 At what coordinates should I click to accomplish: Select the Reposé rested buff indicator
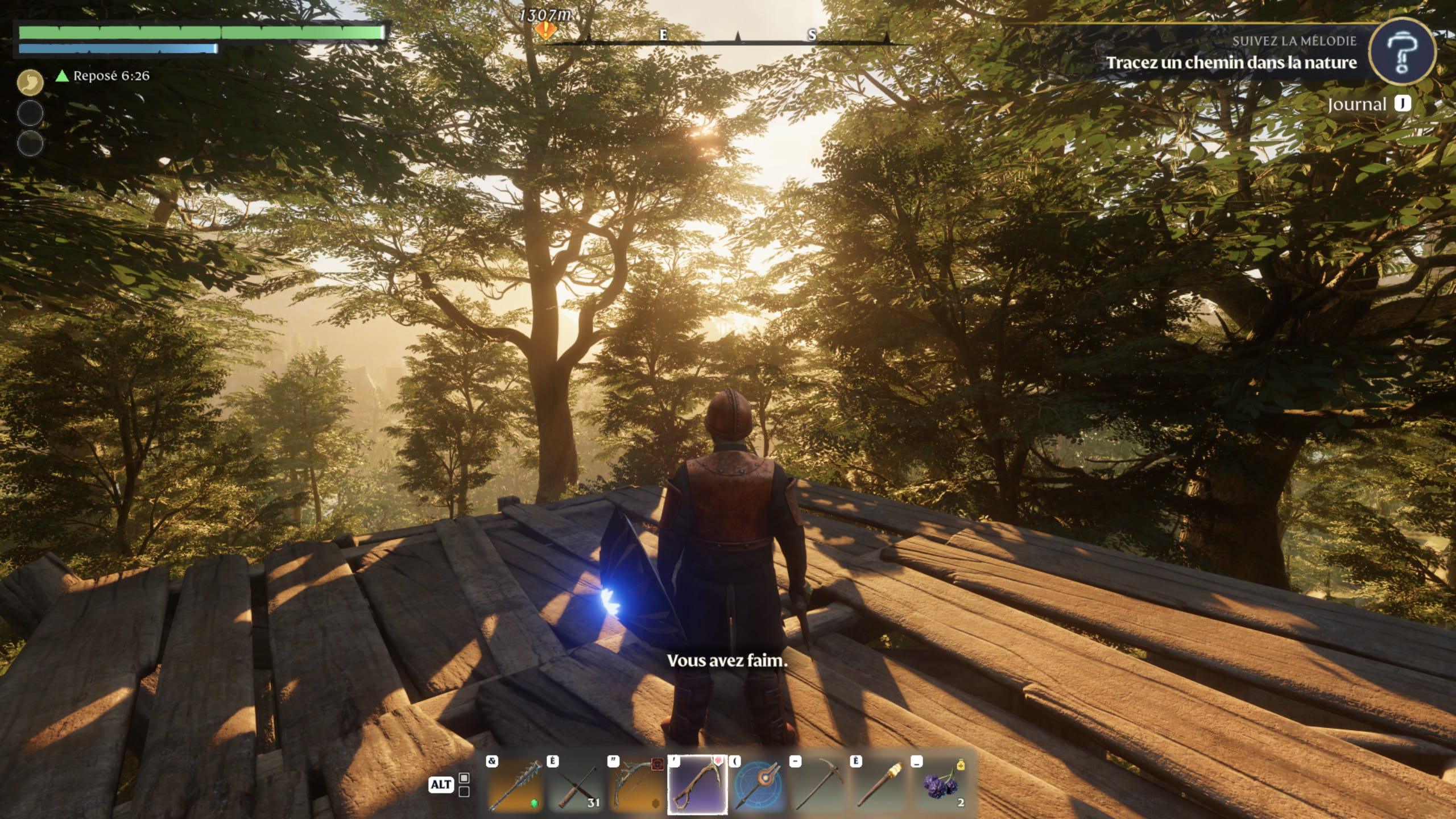point(104,76)
